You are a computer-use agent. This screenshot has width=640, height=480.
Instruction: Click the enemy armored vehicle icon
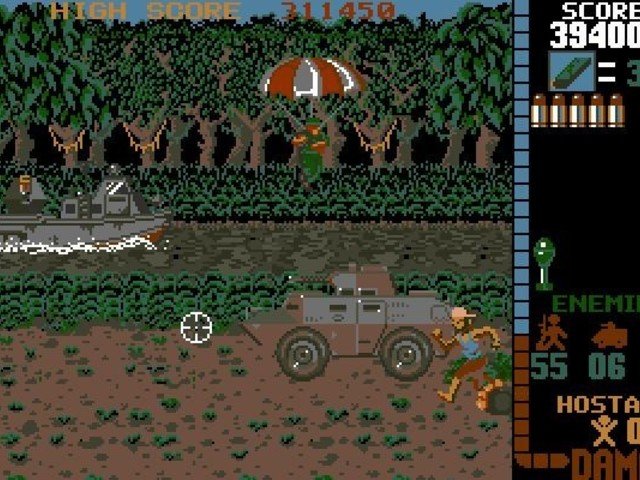pos(609,335)
